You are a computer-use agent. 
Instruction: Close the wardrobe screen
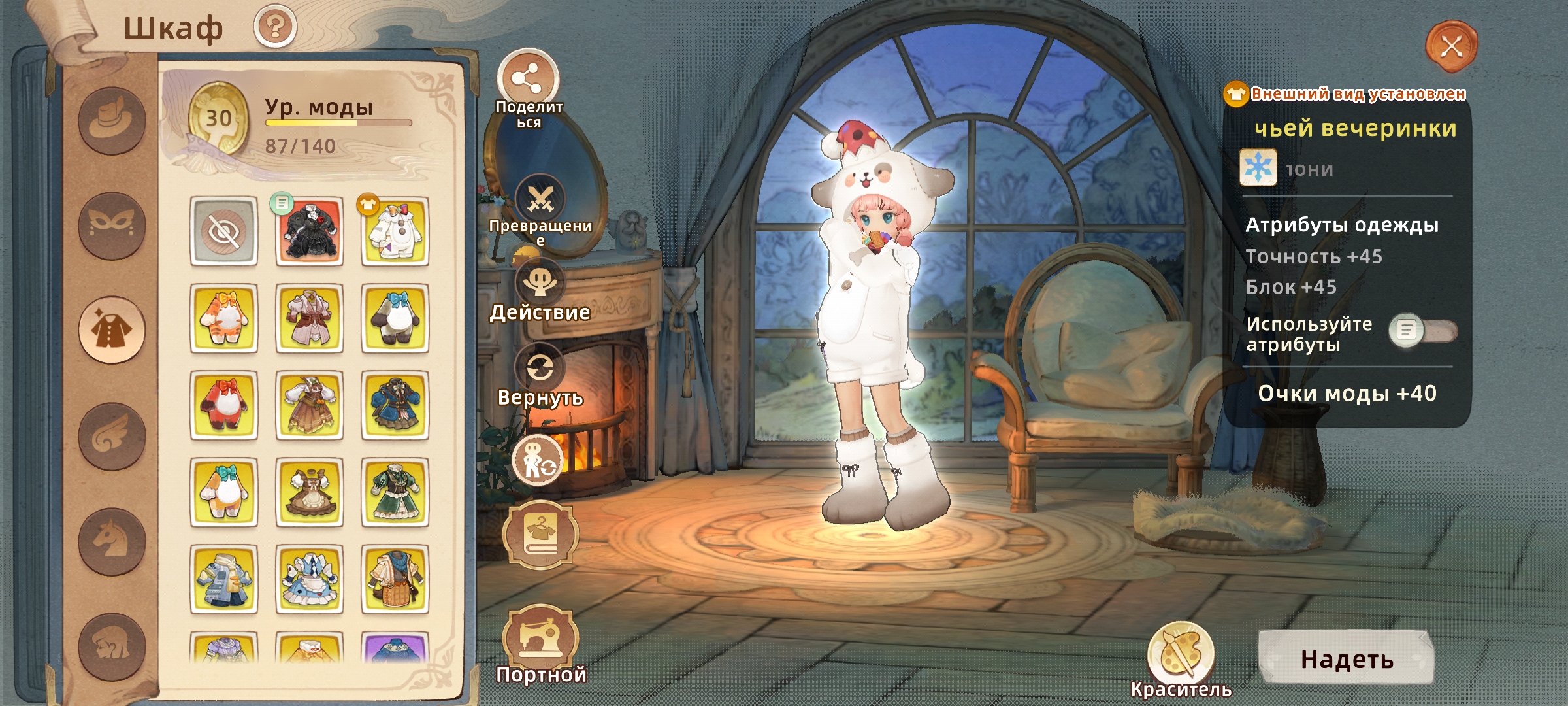pyautogui.click(x=1451, y=46)
